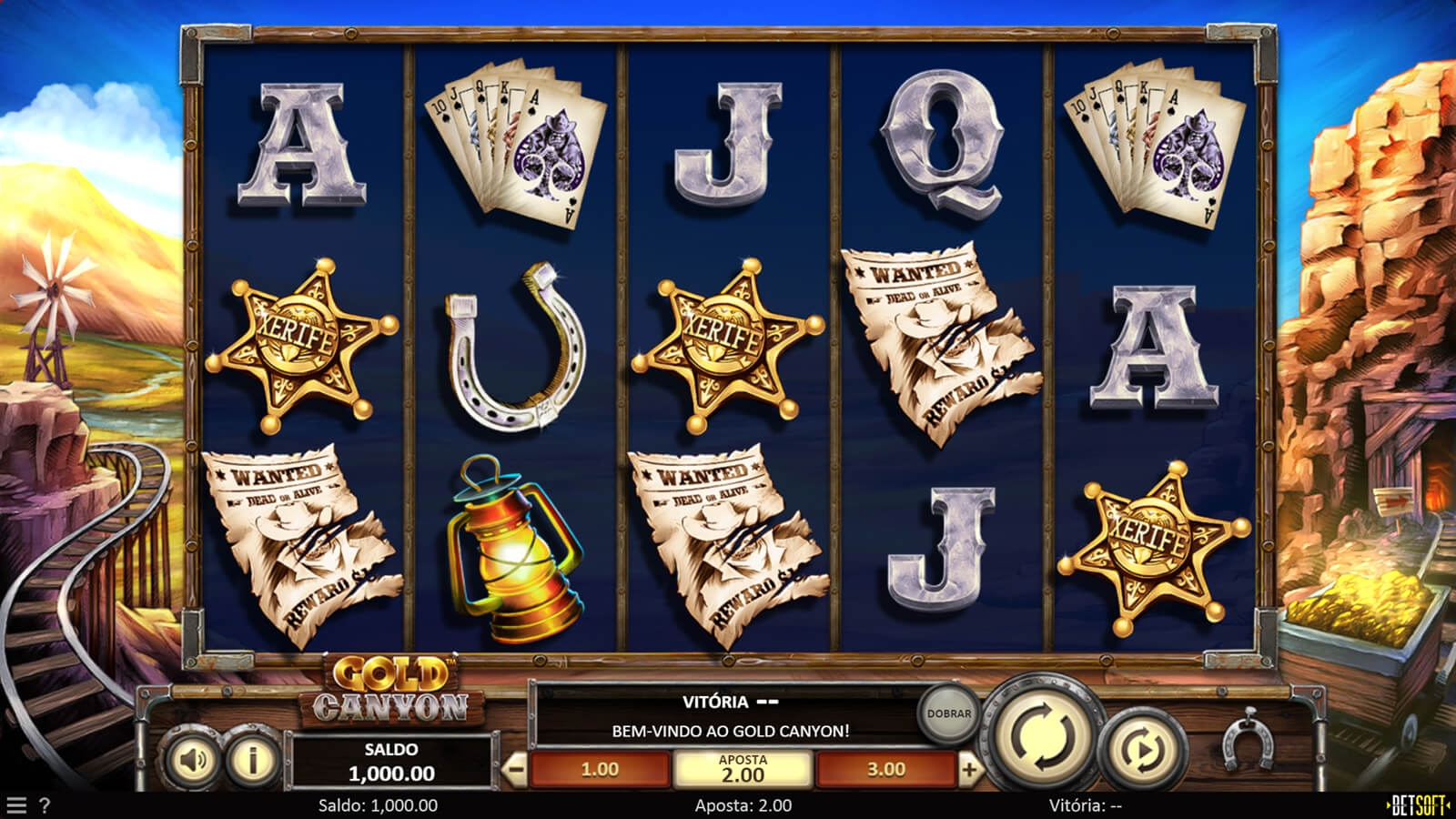Click the horseshoe icon beside autoplay

(x=1248, y=743)
